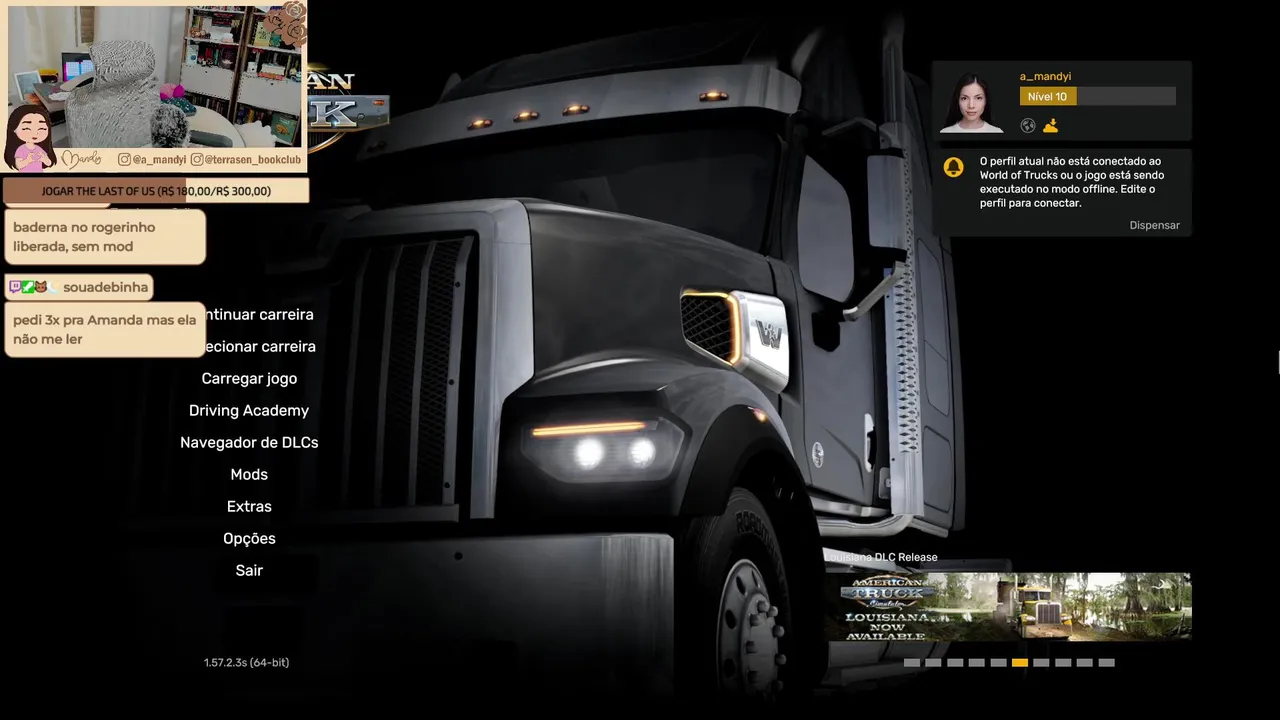
Task: Open the a_mandyi profile avatar
Action: pos(972,102)
